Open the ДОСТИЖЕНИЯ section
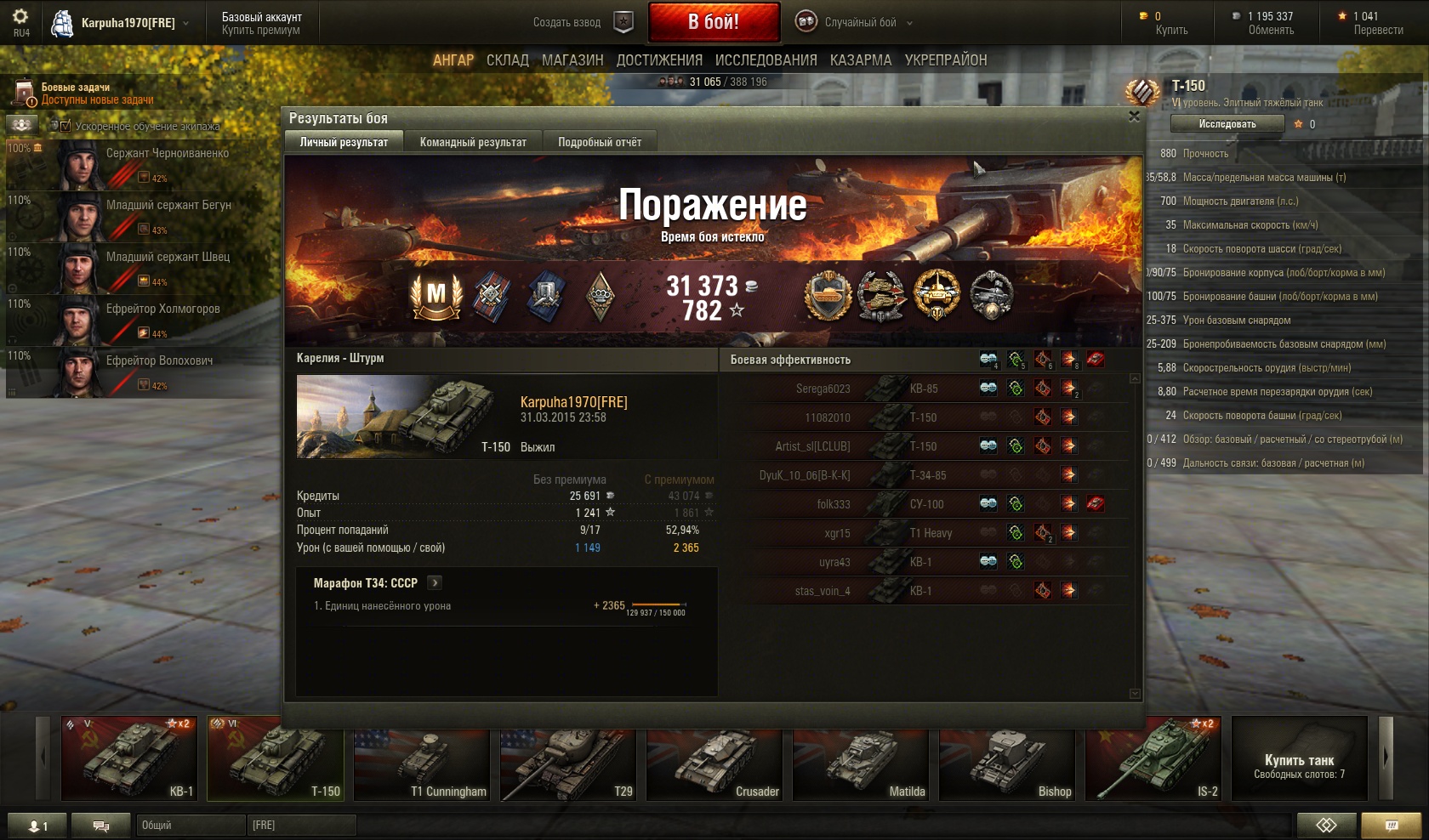This screenshot has width=1429, height=840. tap(659, 60)
